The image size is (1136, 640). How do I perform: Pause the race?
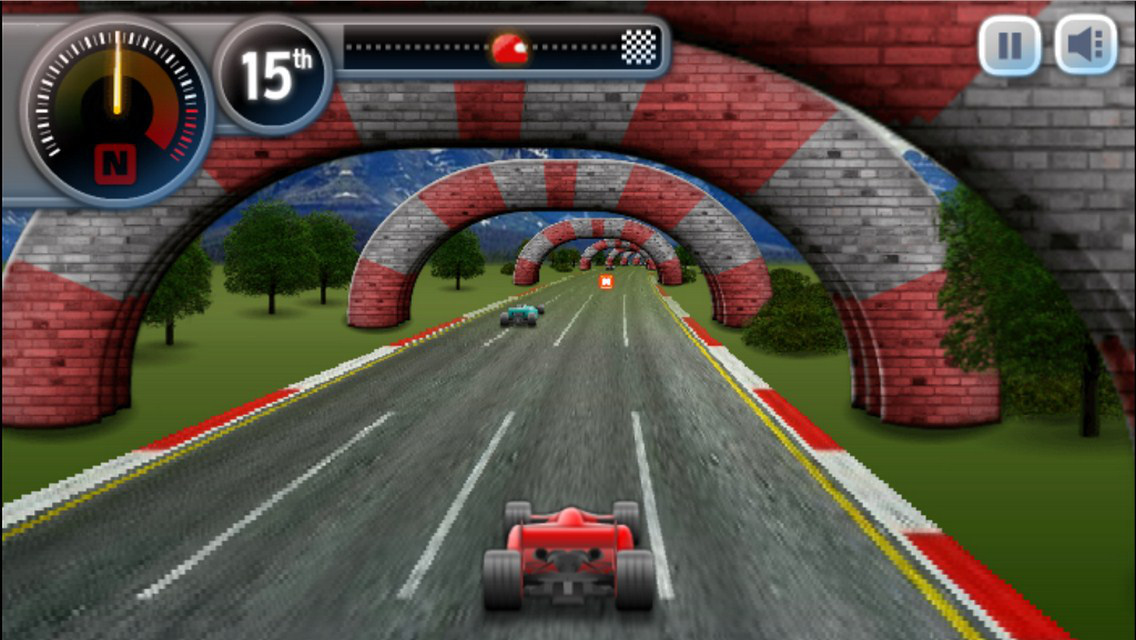click(1009, 45)
